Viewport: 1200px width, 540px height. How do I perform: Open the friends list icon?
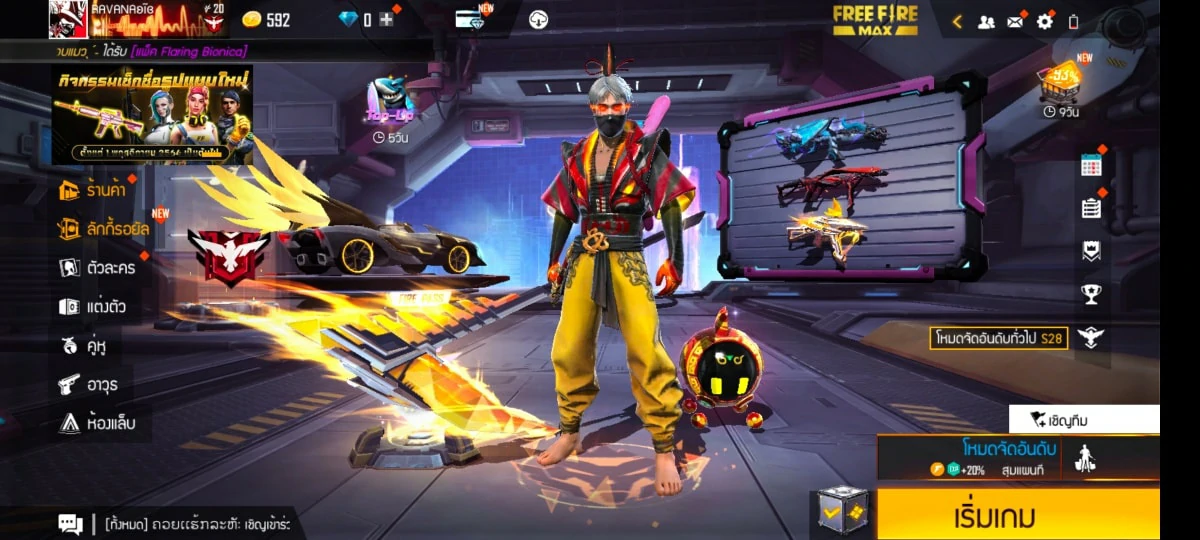986,21
